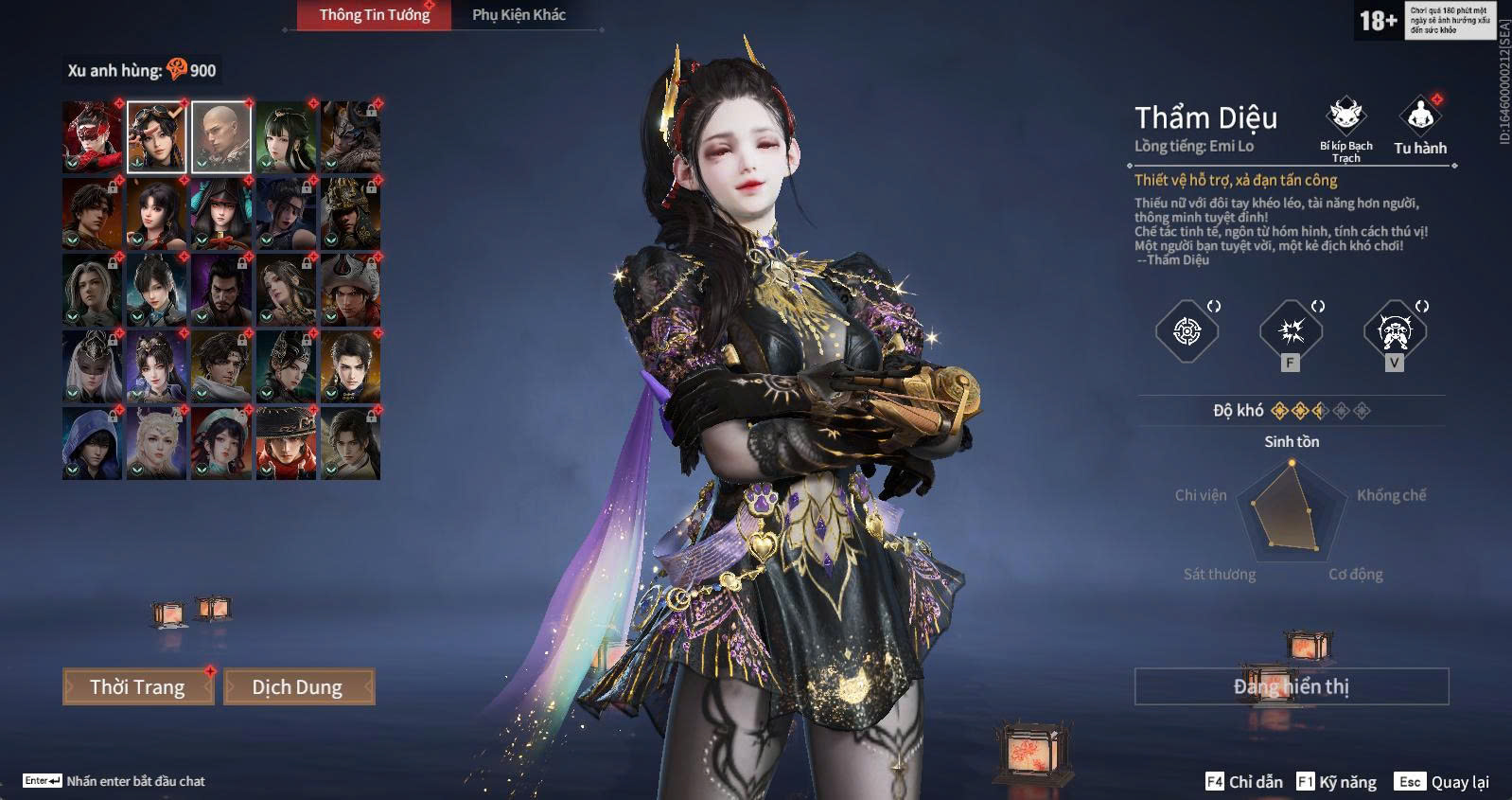The image size is (1512, 800).
Task: Open the Kỹ năng skills panel
Action: click(1337, 782)
